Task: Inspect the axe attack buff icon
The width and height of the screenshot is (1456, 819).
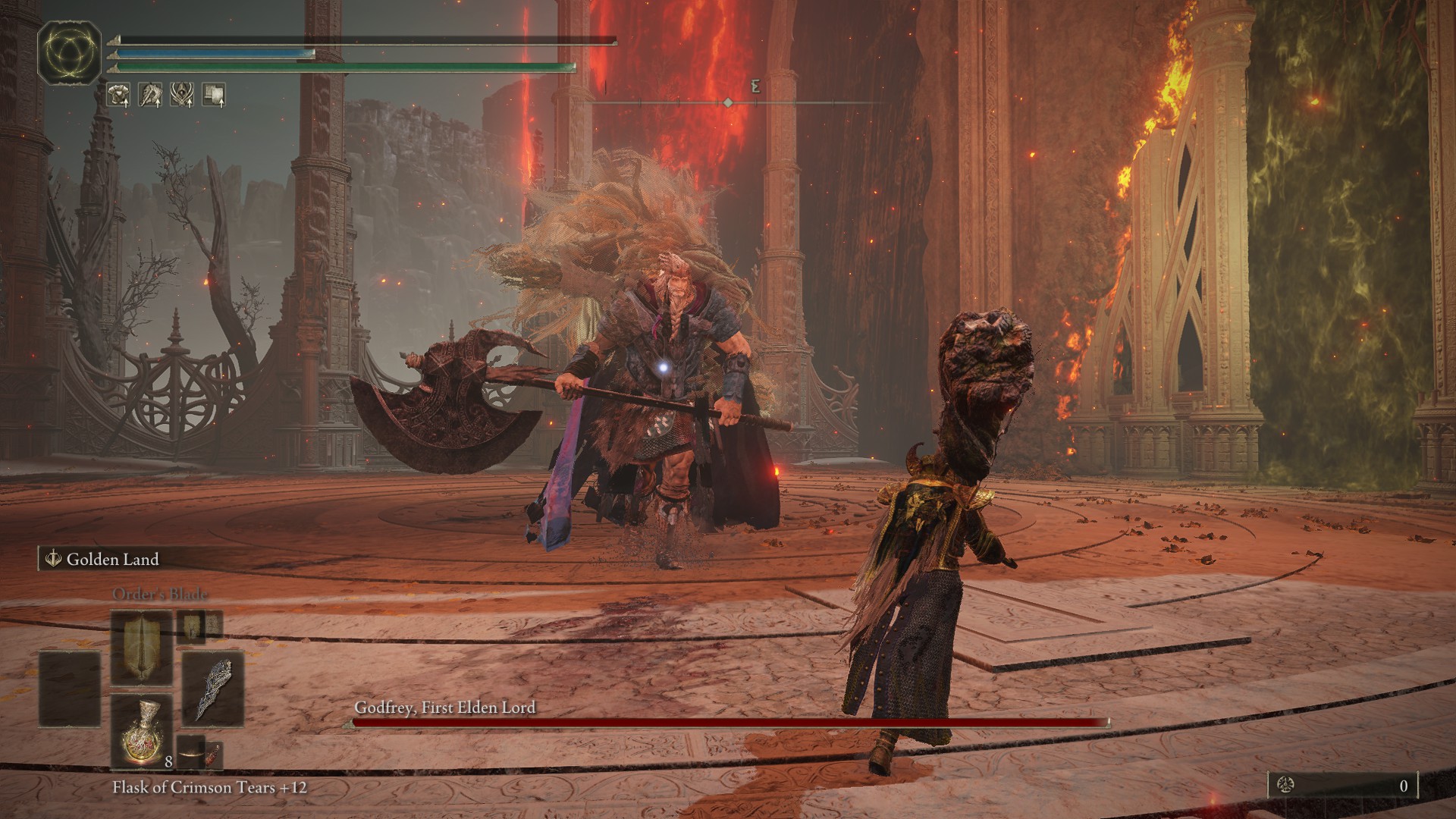Action: click(x=152, y=95)
